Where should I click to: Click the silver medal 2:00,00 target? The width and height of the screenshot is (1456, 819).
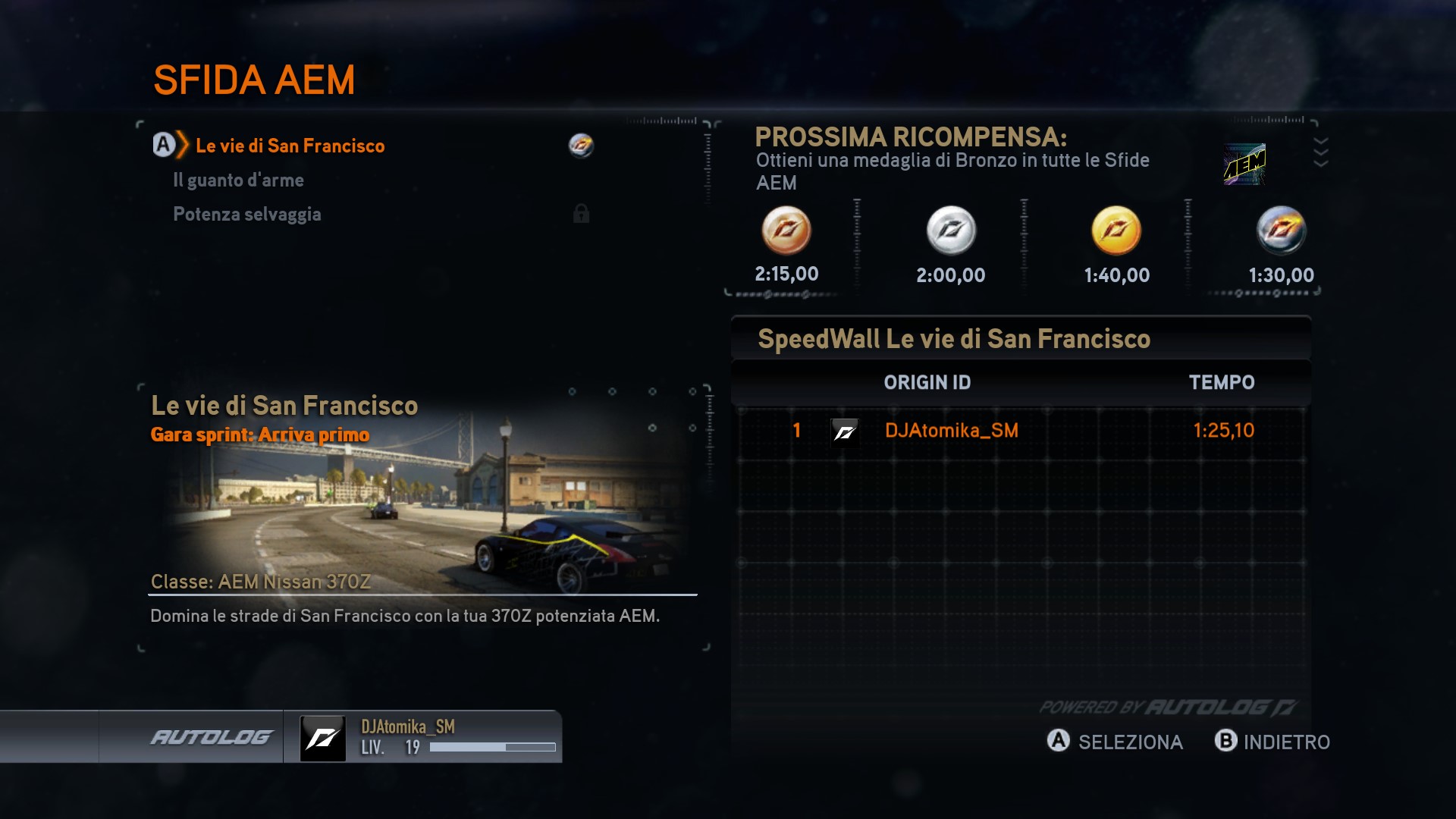point(951,231)
